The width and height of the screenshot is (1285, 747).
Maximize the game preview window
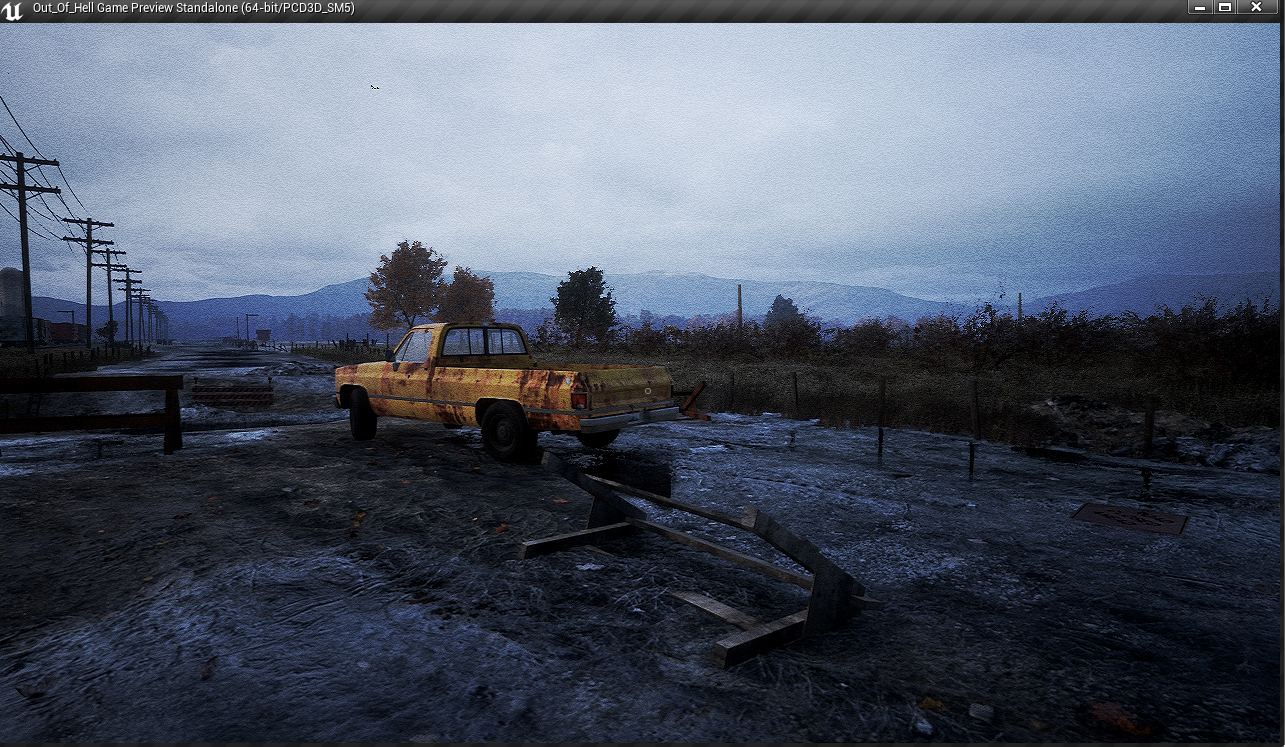tap(1225, 8)
